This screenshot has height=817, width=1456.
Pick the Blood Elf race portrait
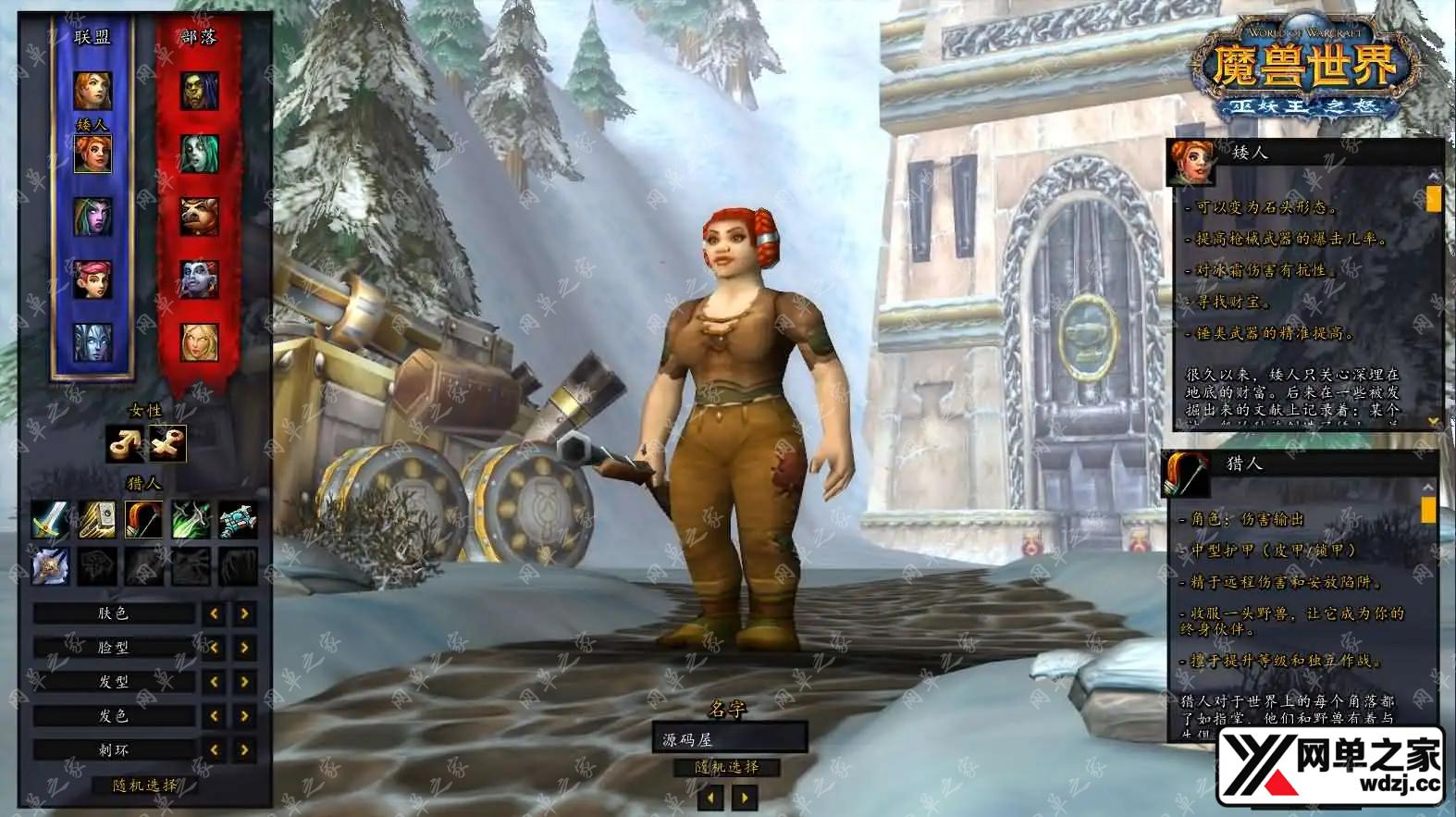[199, 341]
